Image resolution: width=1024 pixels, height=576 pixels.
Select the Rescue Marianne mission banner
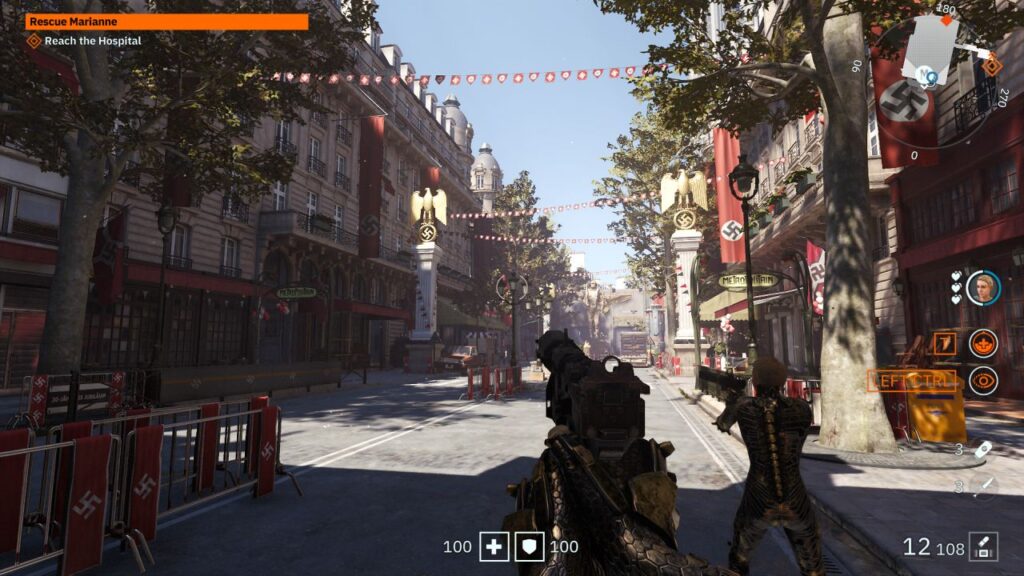(166, 21)
